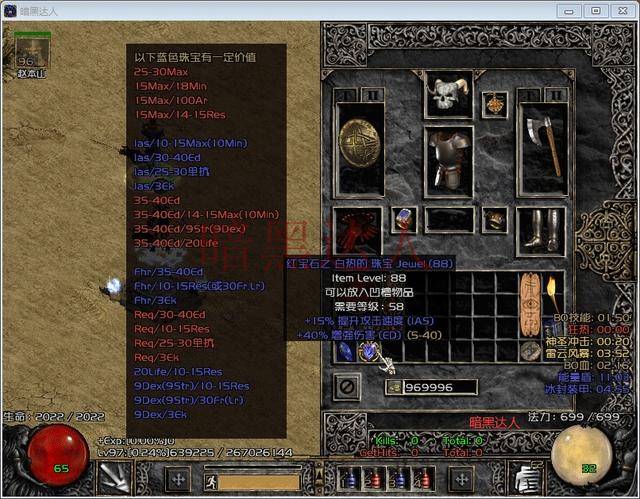Open the right-hand skill selector icon

click(x=525, y=476)
